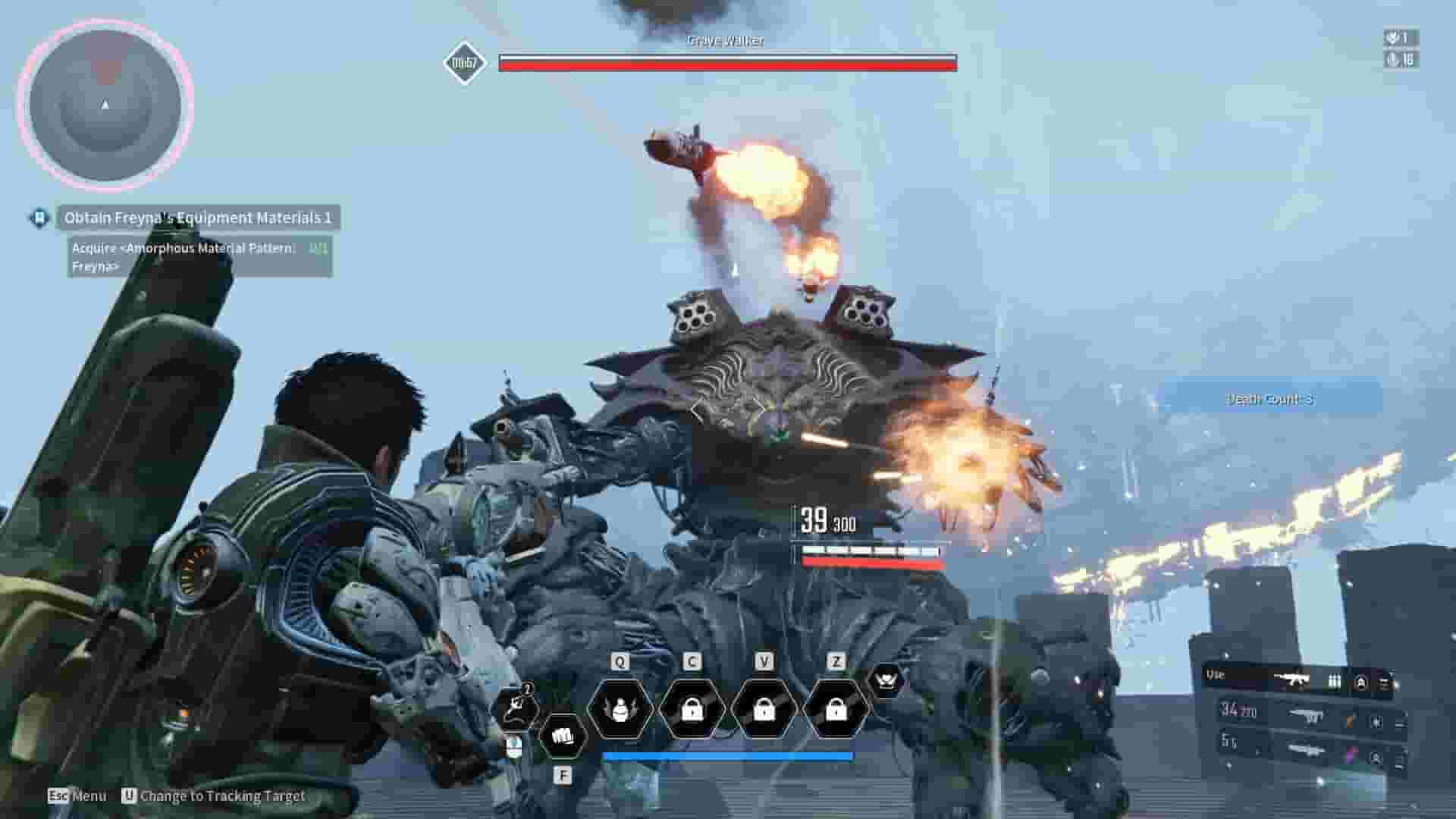This screenshot has width=1456, height=819.
Task: Trigger the melee fist attack icon
Action: click(x=564, y=737)
